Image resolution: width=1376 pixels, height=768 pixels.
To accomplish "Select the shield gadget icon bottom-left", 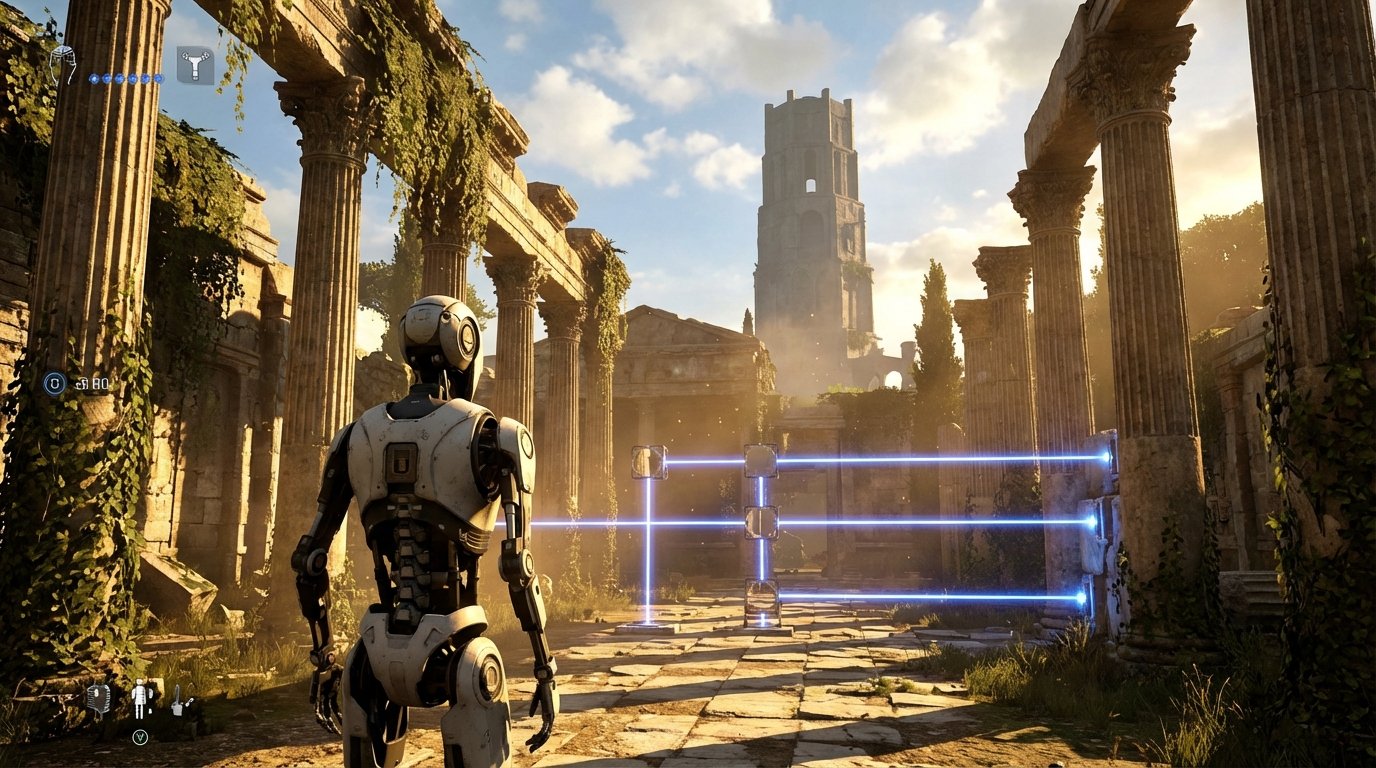I will (x=100, y=700).
